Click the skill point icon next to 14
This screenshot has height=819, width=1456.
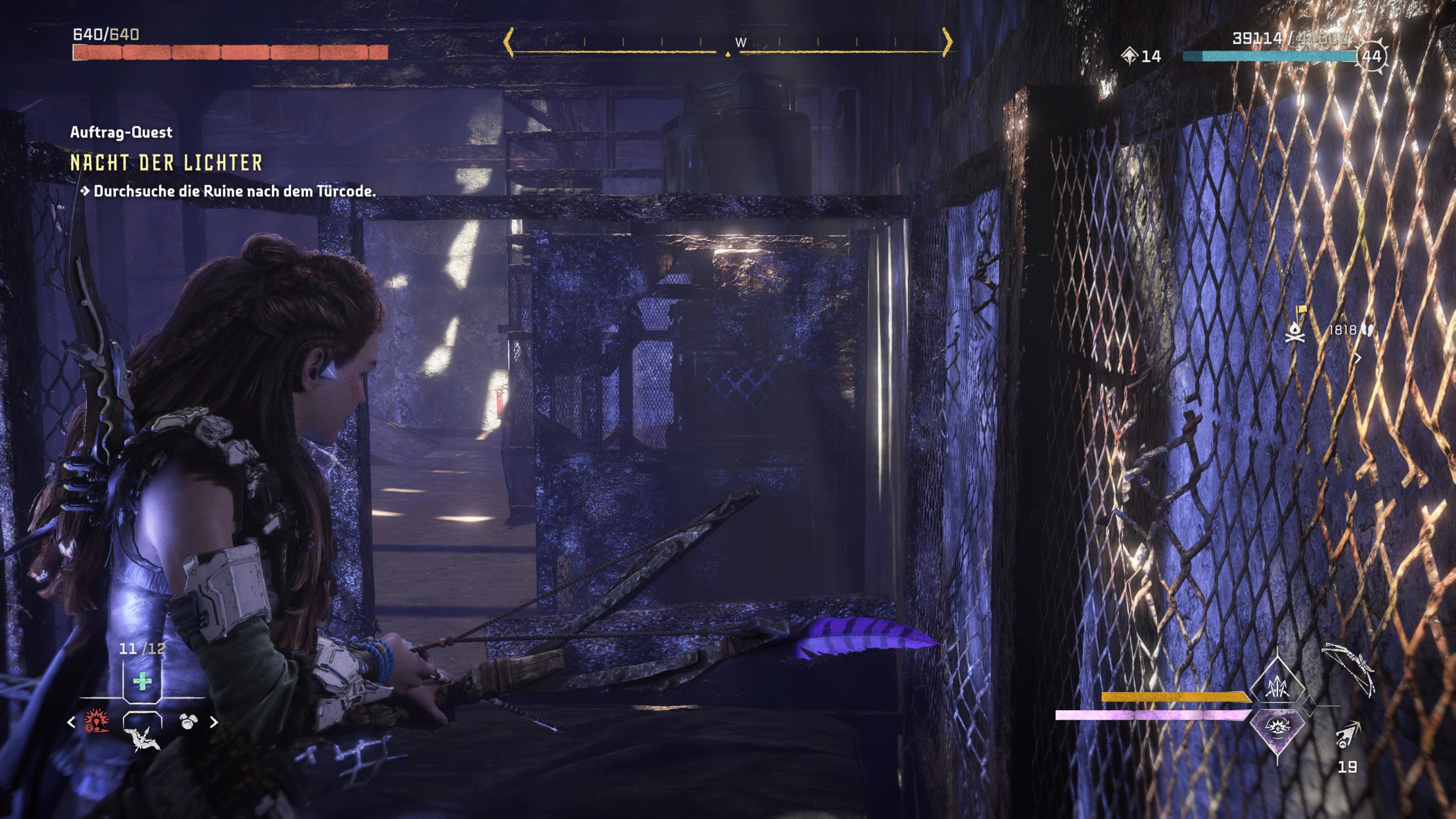point(1129,56)
